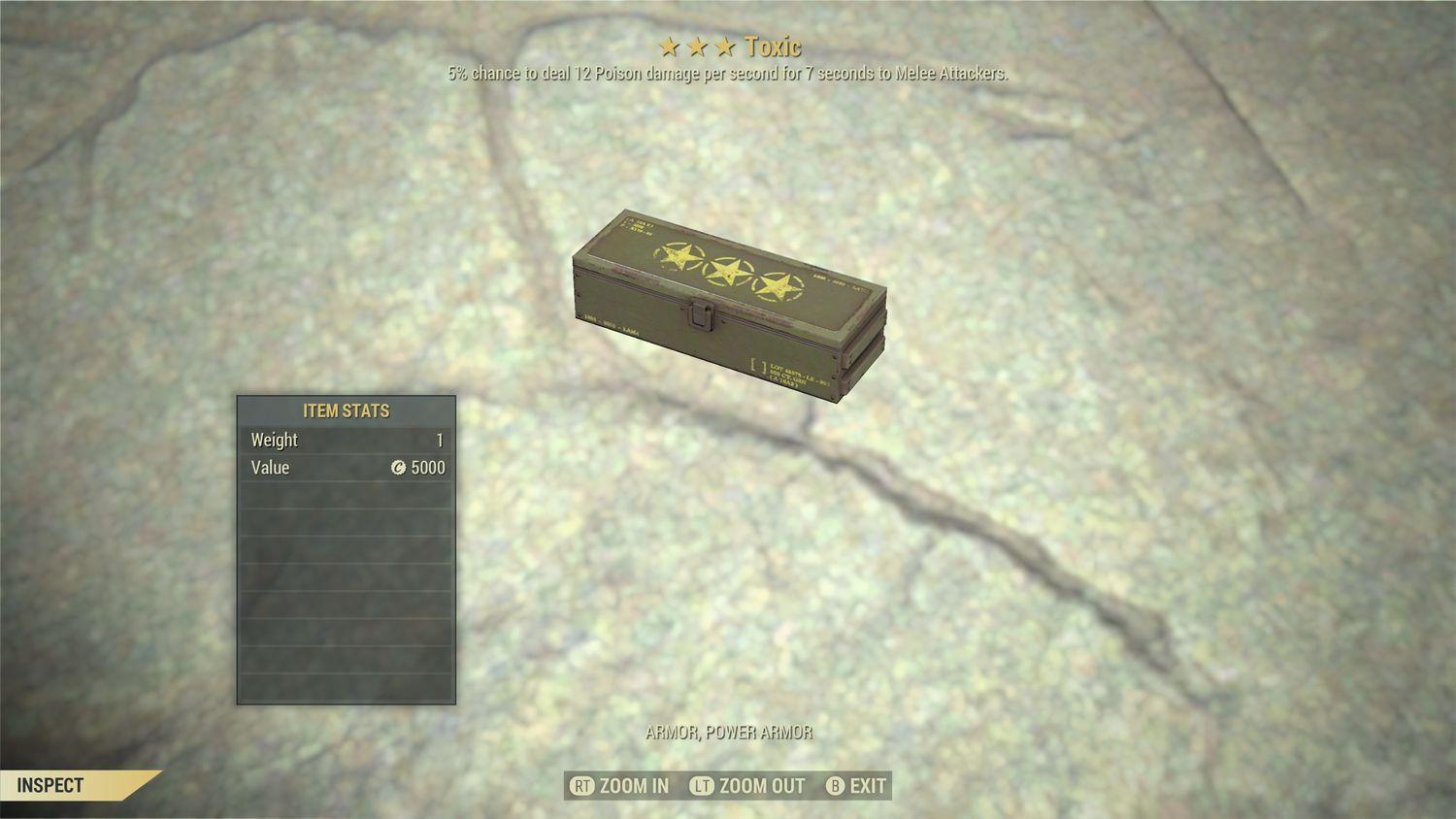
Task: Click the 5000 caps value display
Action: click(427, 468)
